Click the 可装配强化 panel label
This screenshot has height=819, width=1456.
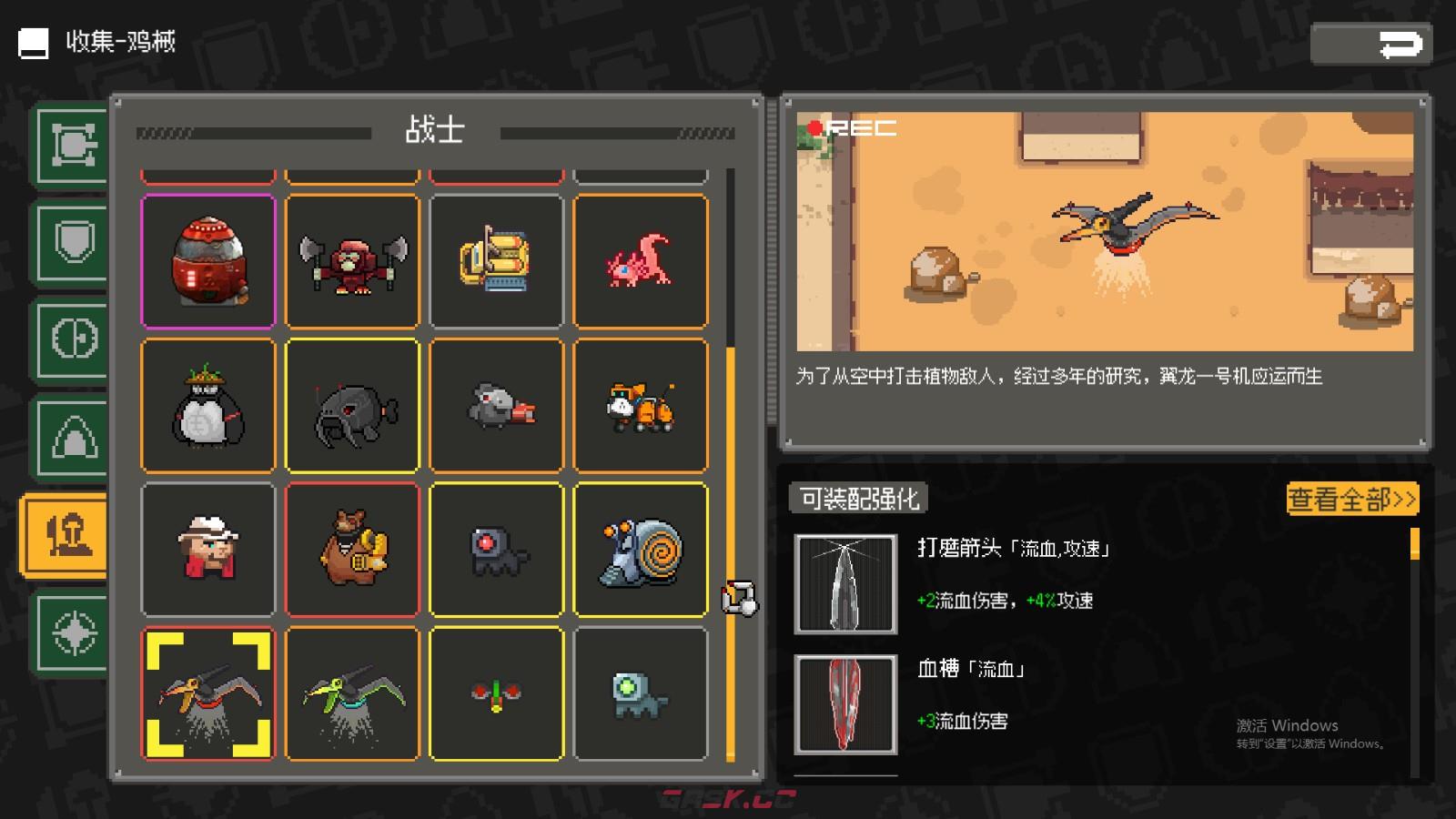(x=856, y=500)
